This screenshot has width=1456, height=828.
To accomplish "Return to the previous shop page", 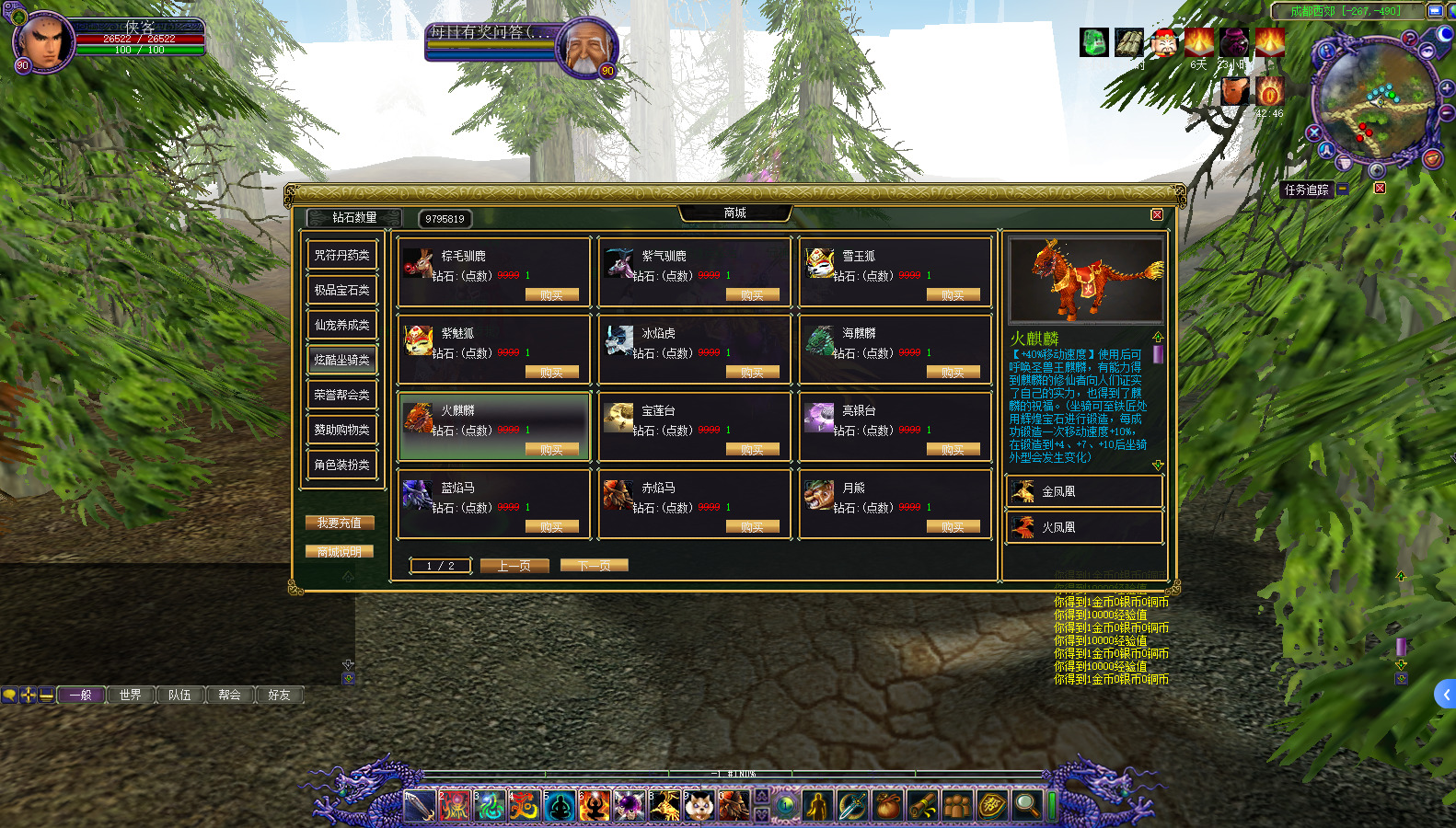I will pos(514,566).
